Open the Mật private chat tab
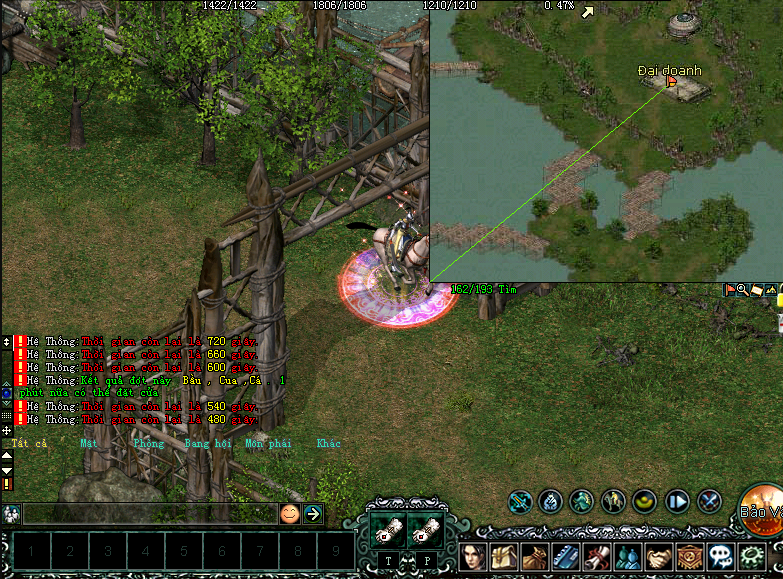This screenshot has height=579, width=783. (89, 443)
